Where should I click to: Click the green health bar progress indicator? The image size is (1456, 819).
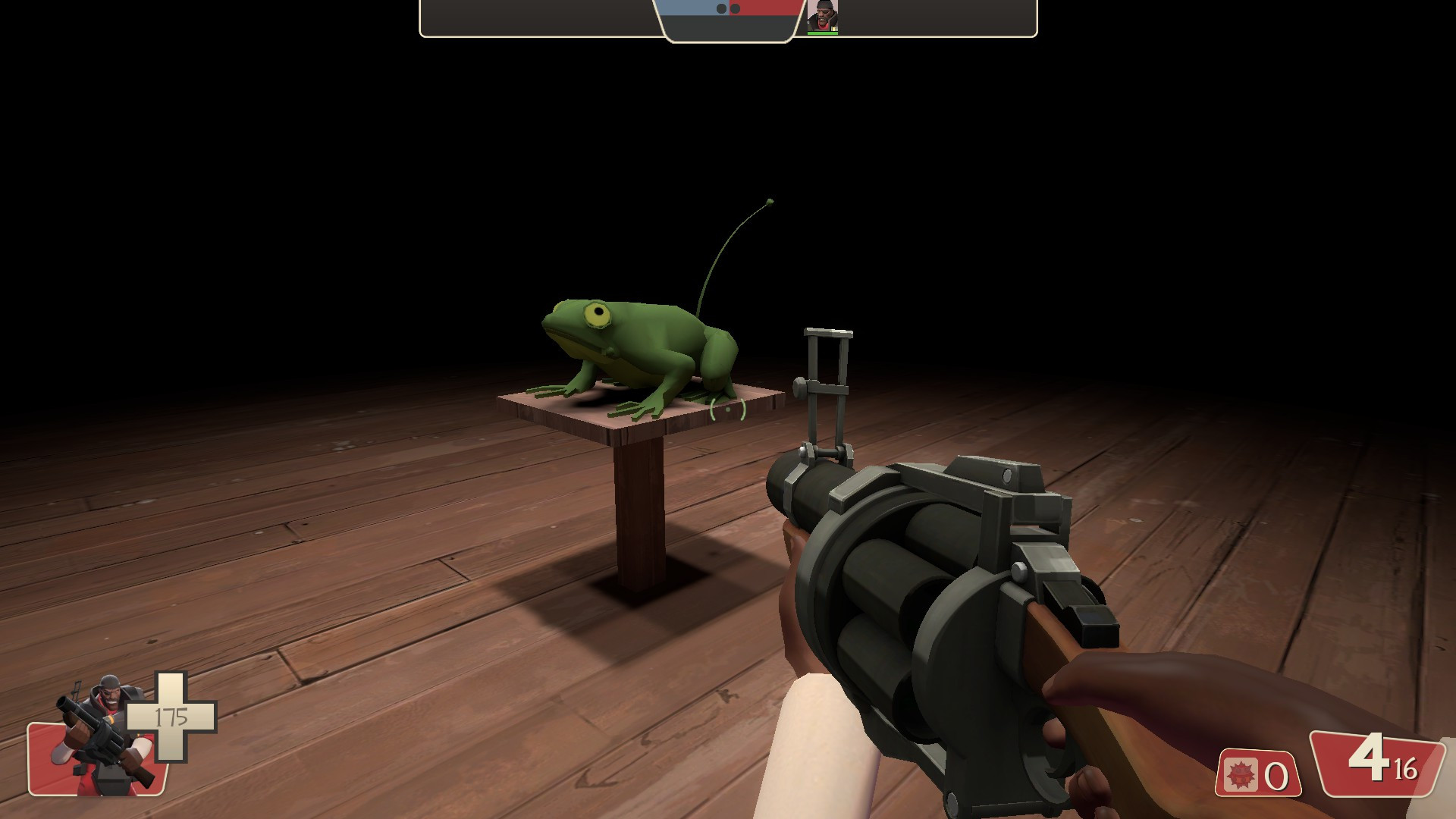[x=824, y=33]
